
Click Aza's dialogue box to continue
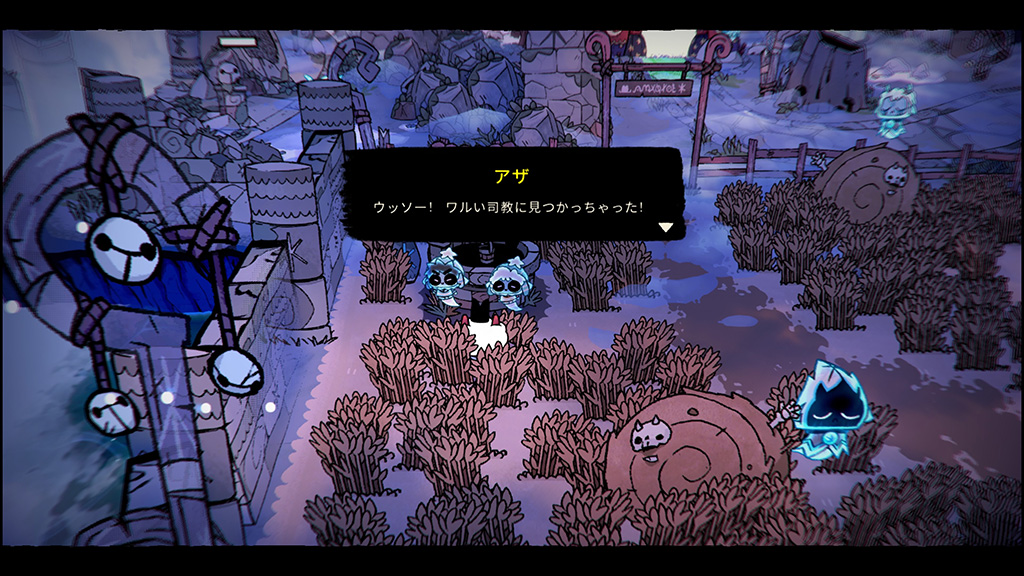click(x=513, y=195)
